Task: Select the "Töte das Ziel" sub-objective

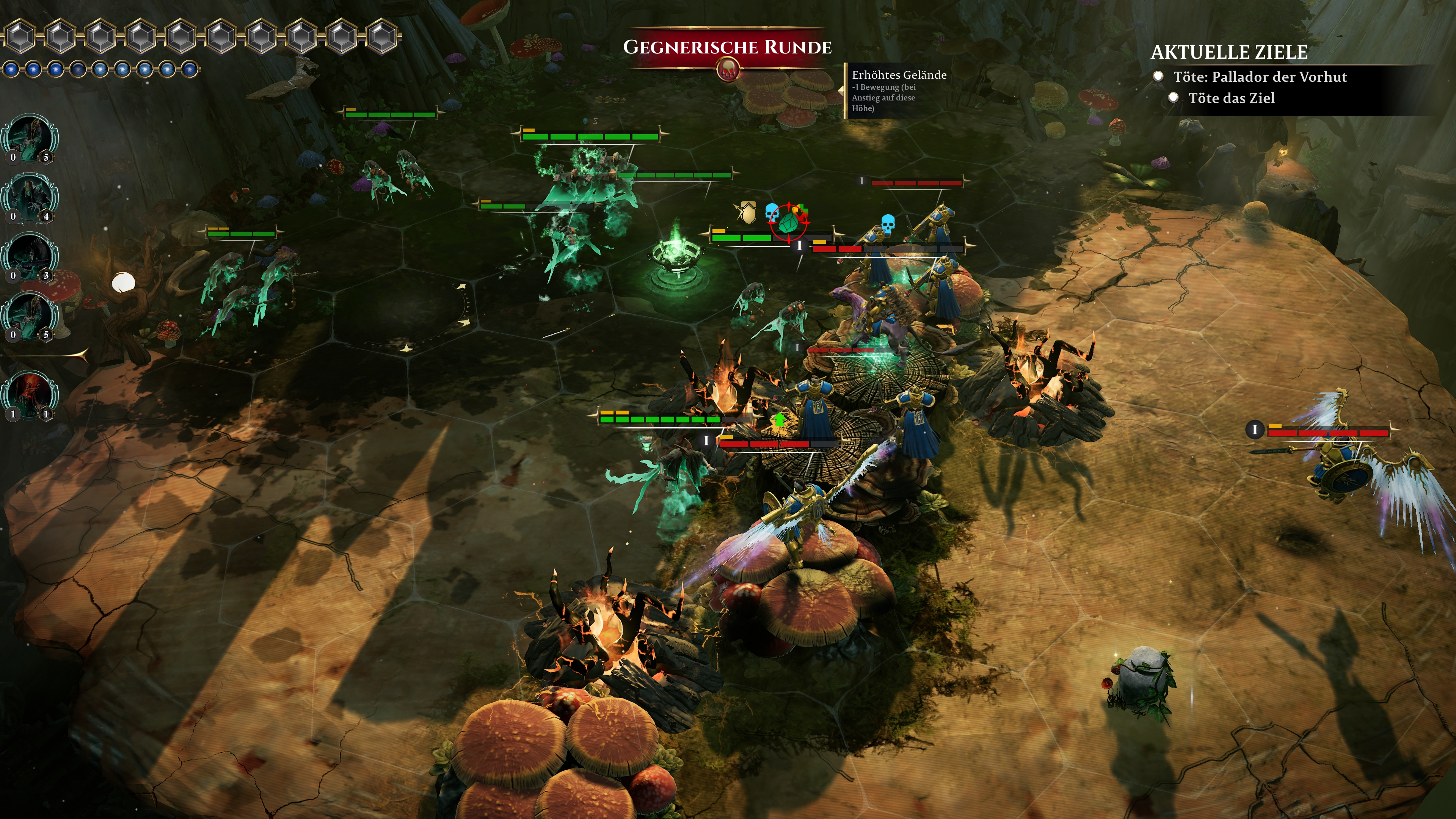Action: tap(1231, 98)
